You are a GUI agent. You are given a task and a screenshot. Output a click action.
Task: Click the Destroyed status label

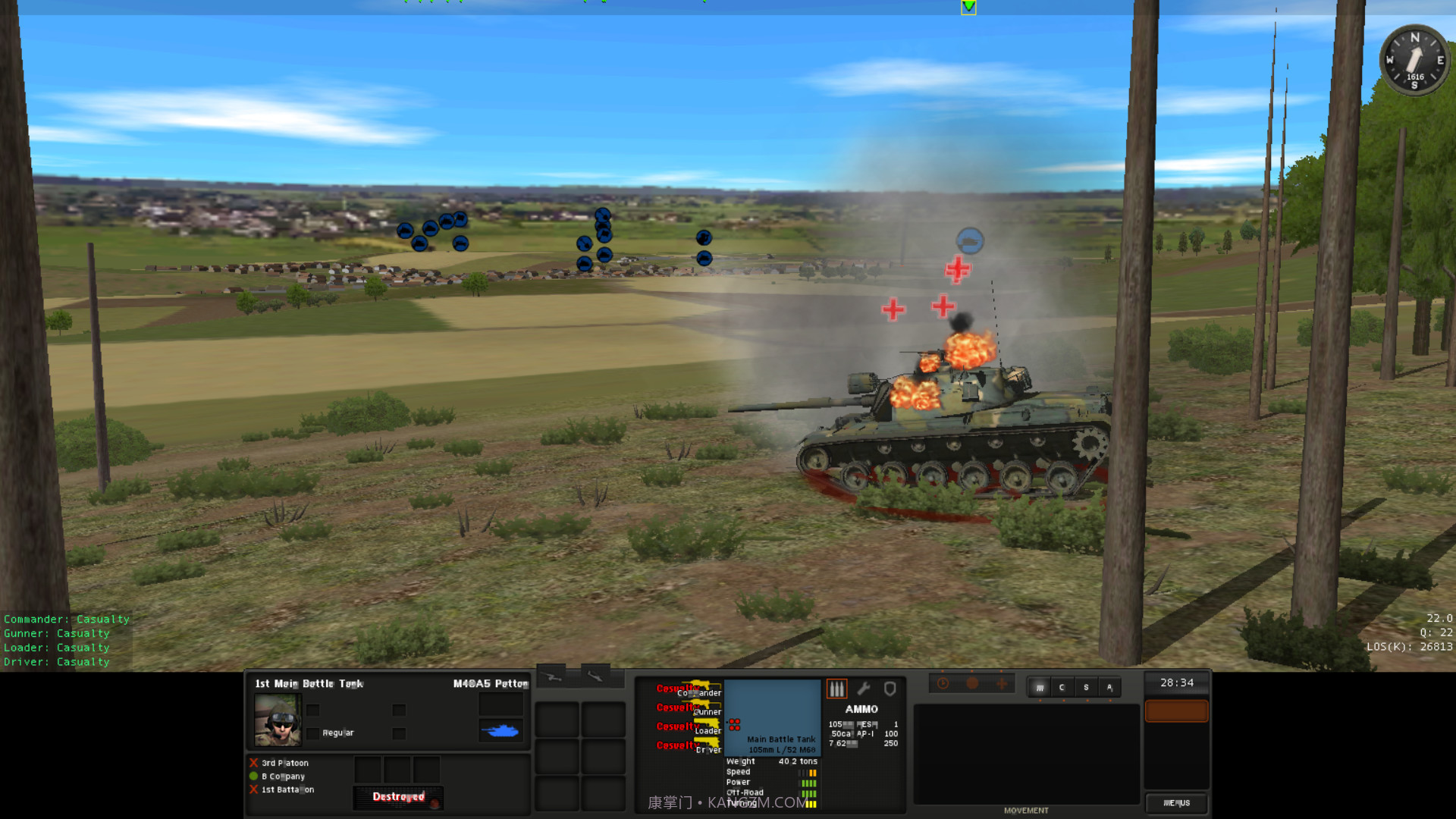399,797
